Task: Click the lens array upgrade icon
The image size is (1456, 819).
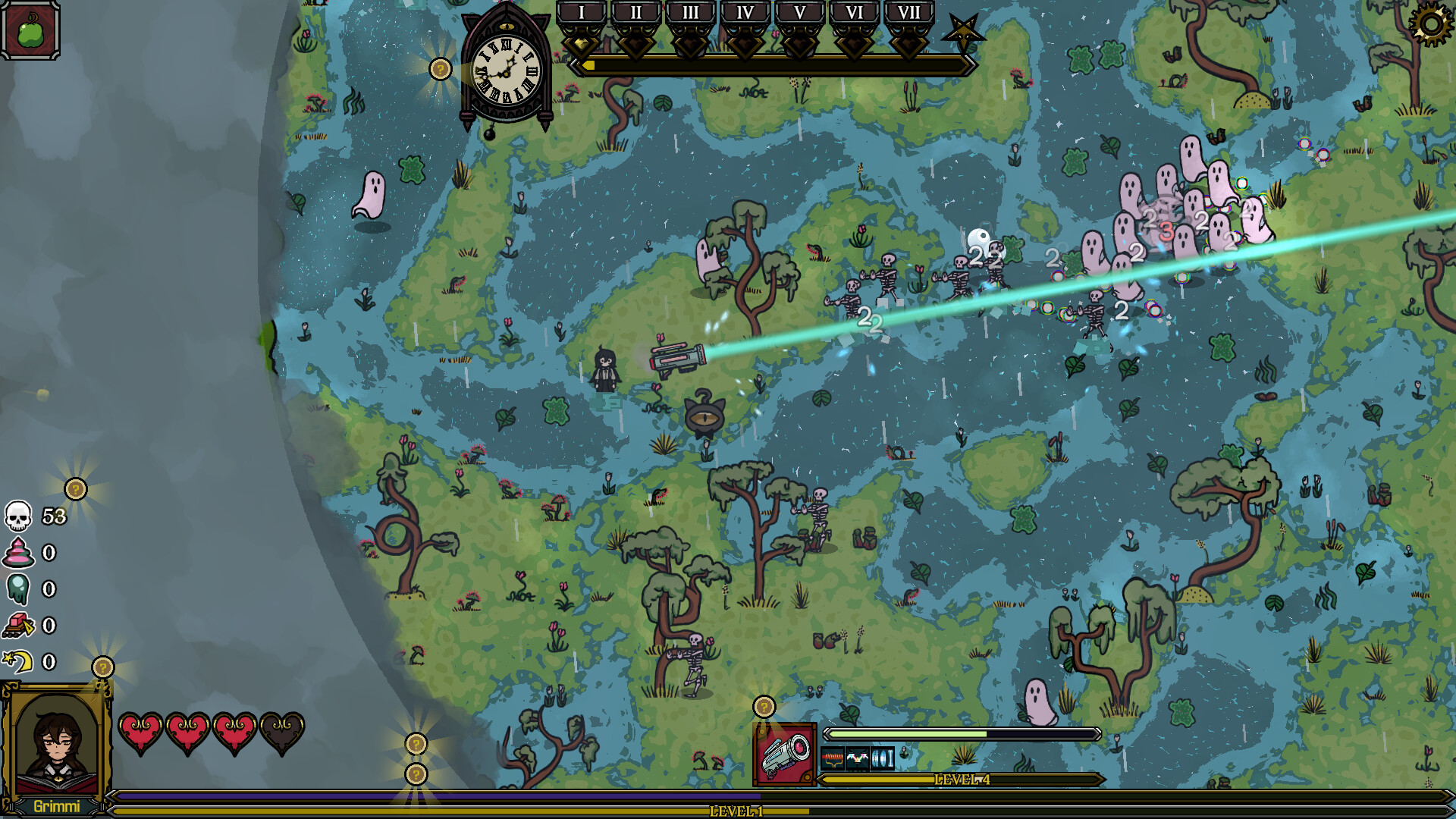Action: 883,758
